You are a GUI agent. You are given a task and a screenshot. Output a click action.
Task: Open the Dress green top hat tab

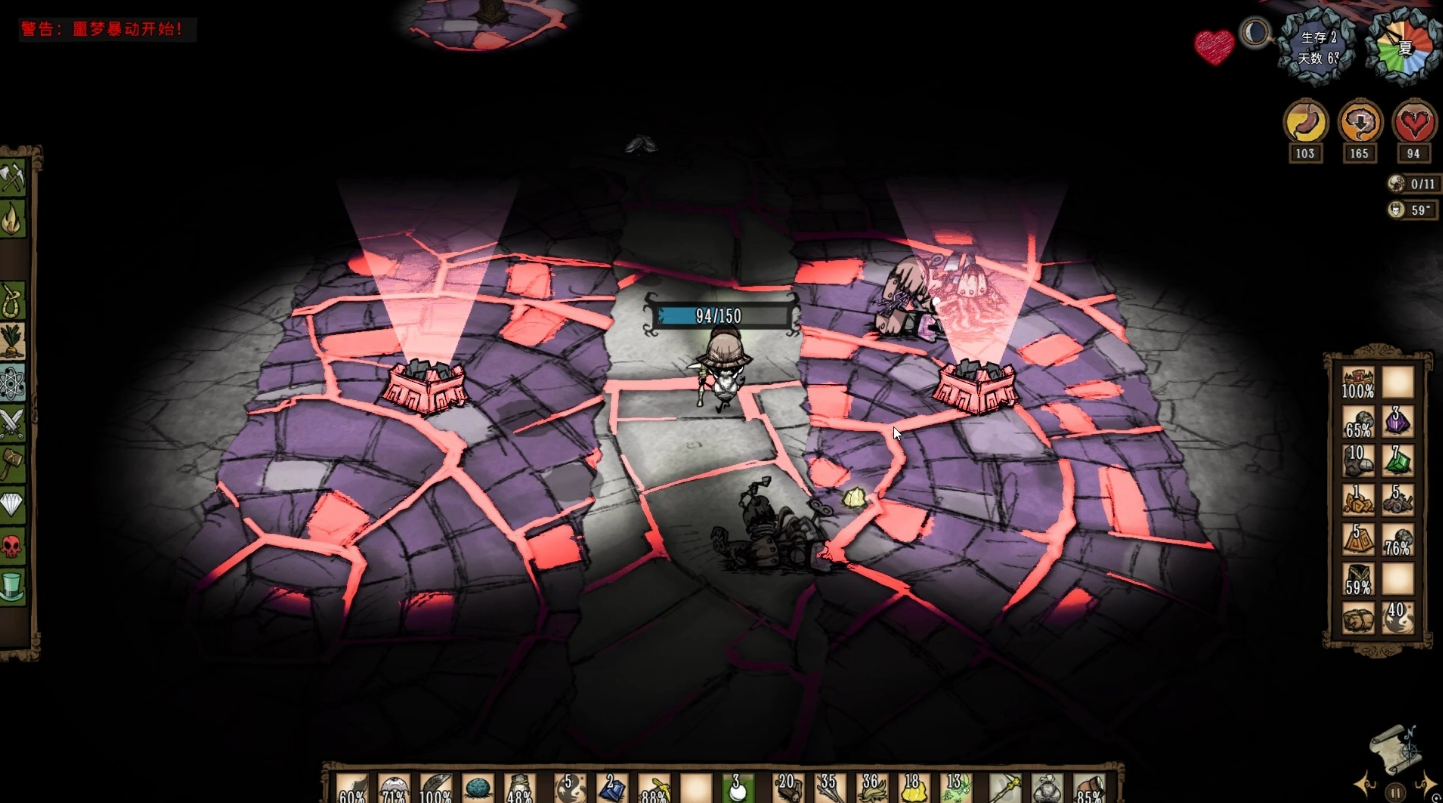tap(12, 587)
